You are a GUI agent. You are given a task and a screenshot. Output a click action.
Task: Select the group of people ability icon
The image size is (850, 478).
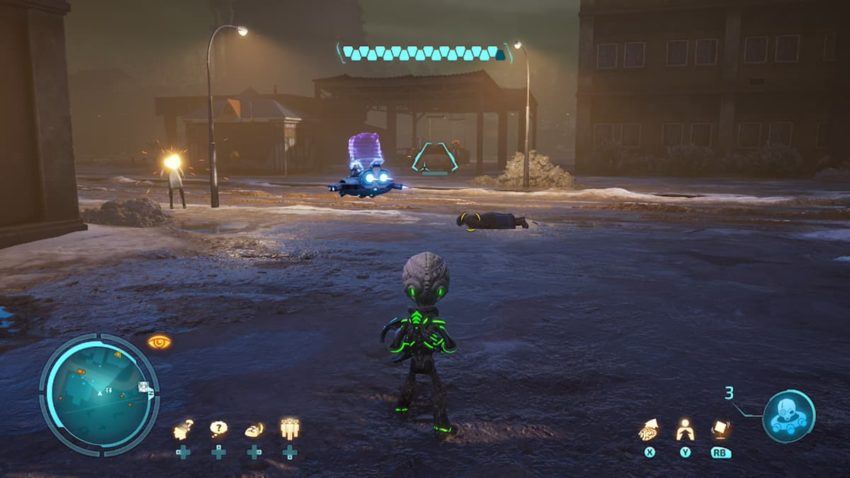(x=290, y=430)
